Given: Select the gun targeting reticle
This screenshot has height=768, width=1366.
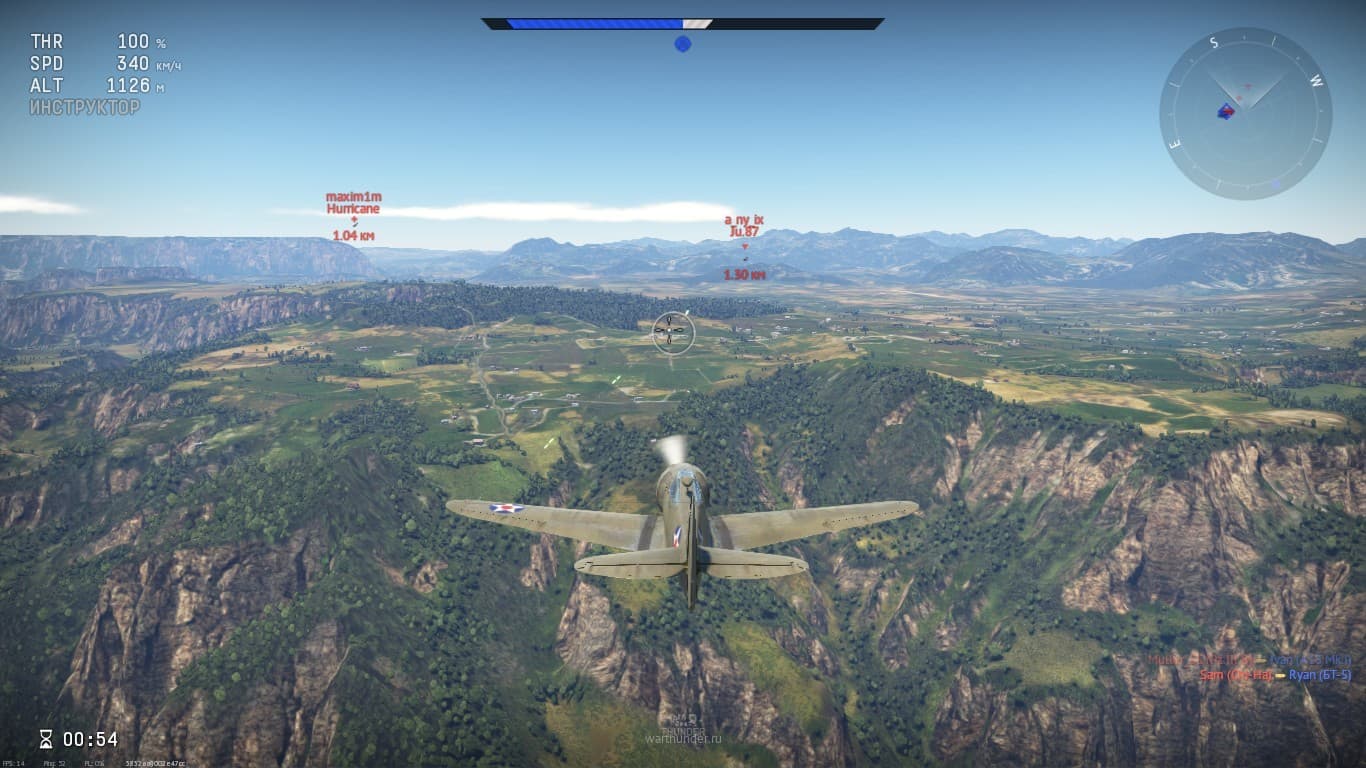Looking at the screenshot, I should click(668, 331).
